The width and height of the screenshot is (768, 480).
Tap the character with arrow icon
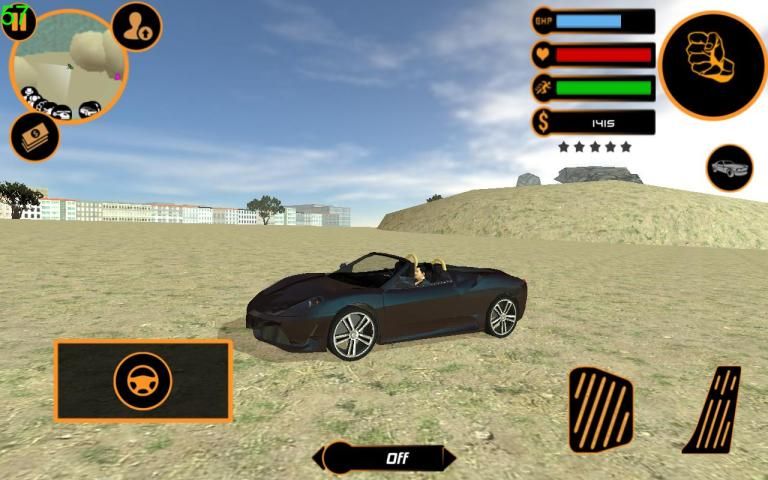137,27
